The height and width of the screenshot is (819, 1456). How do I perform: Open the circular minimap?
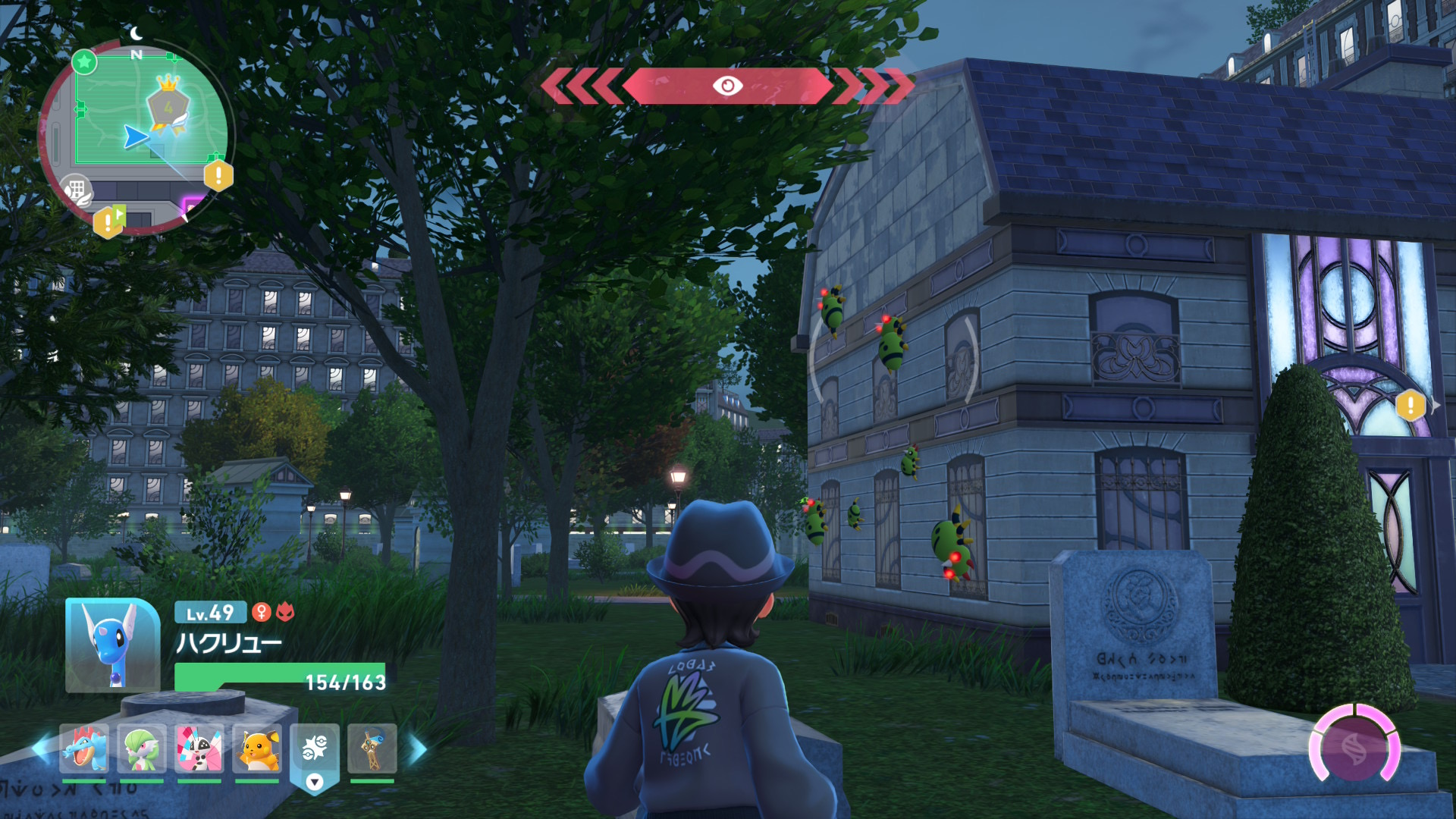(136, 136)
